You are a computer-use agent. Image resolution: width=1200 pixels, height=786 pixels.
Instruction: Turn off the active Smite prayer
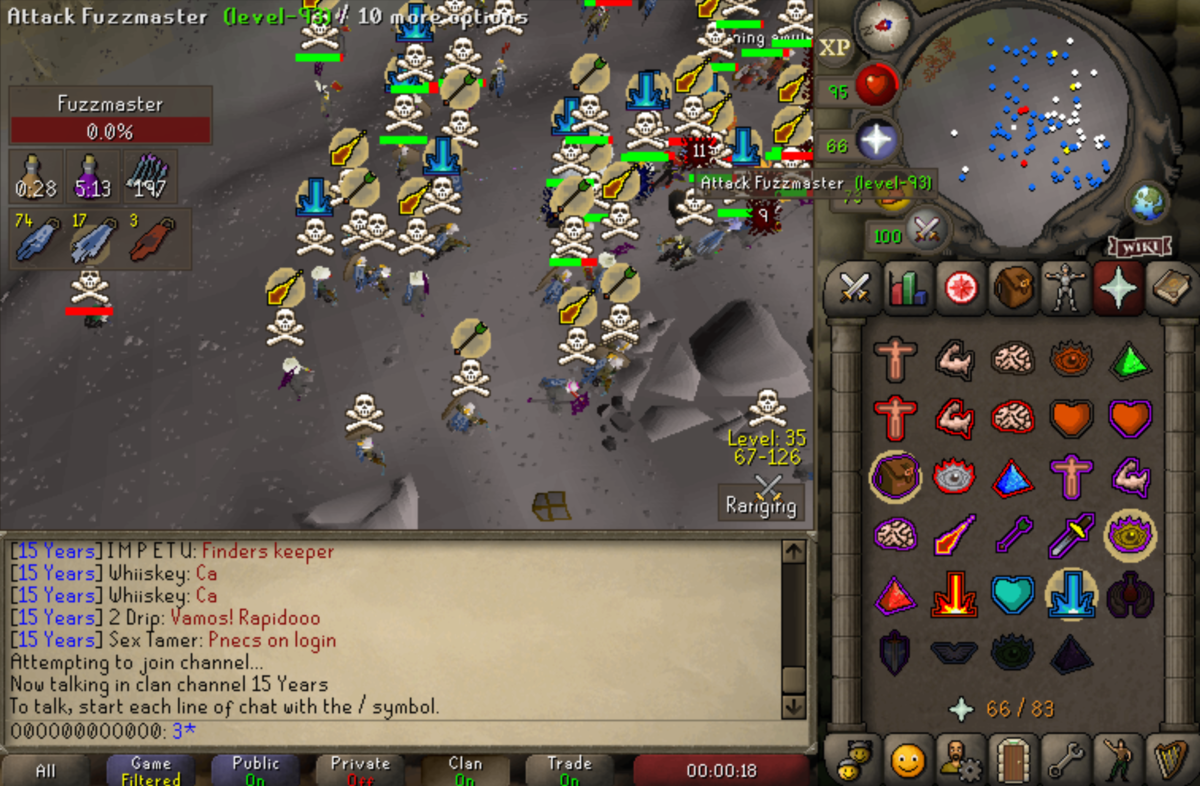coord(1071,594)
